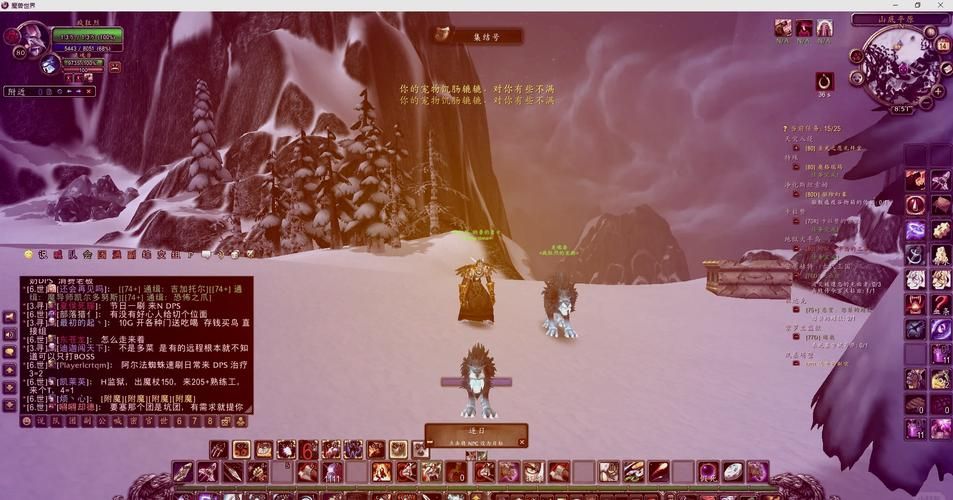953x500 pixels.
Task: Click the 集结号 banner
Action: pos(476,35)
